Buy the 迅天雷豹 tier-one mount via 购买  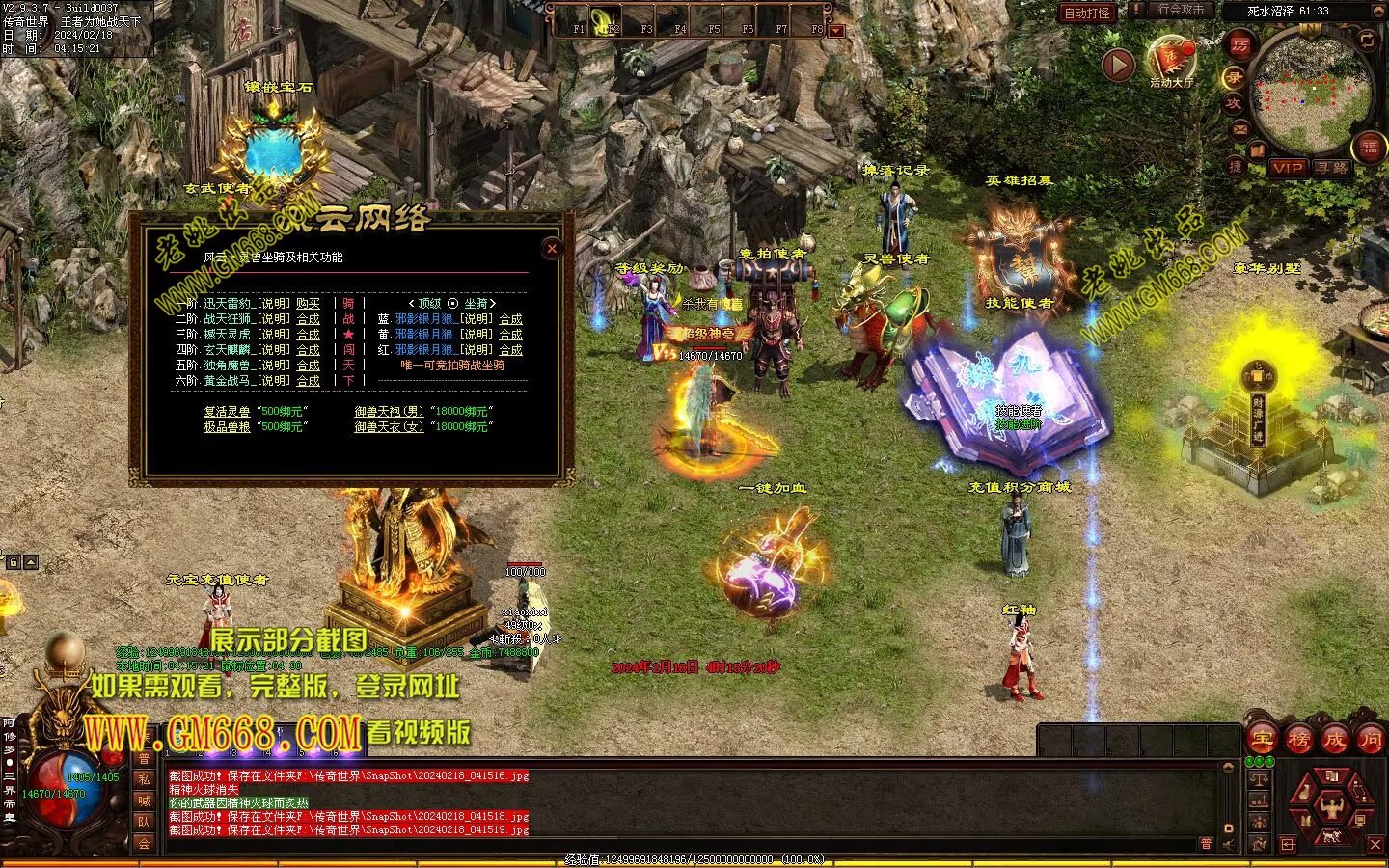[x=308, y=303]
